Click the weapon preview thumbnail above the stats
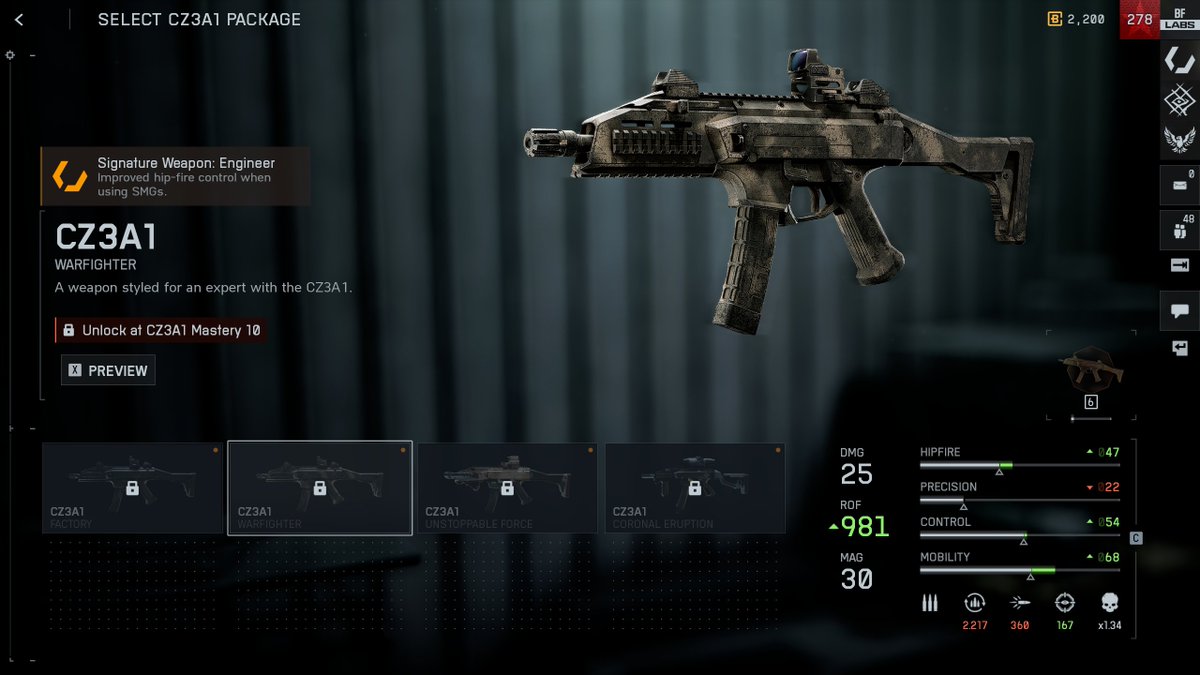 (1091, 371)
